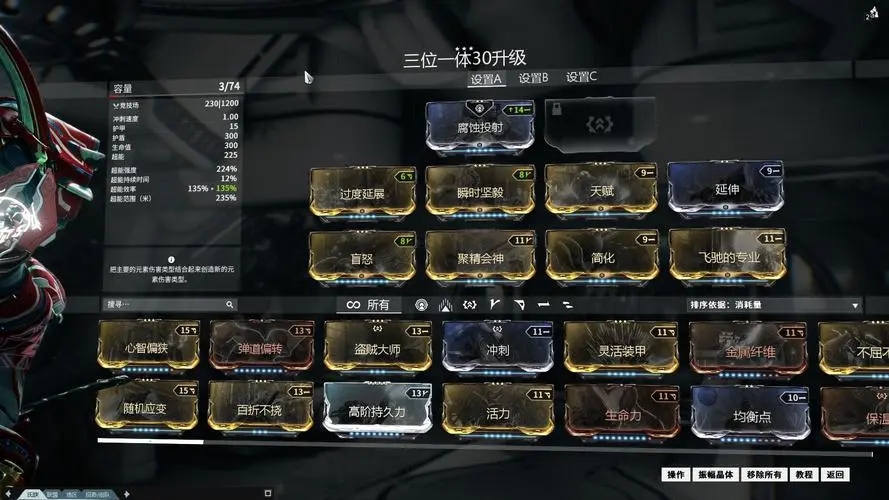The image size is (889, 500).
Task: Open the 教程 tutorial
Action: click(803, 474)
